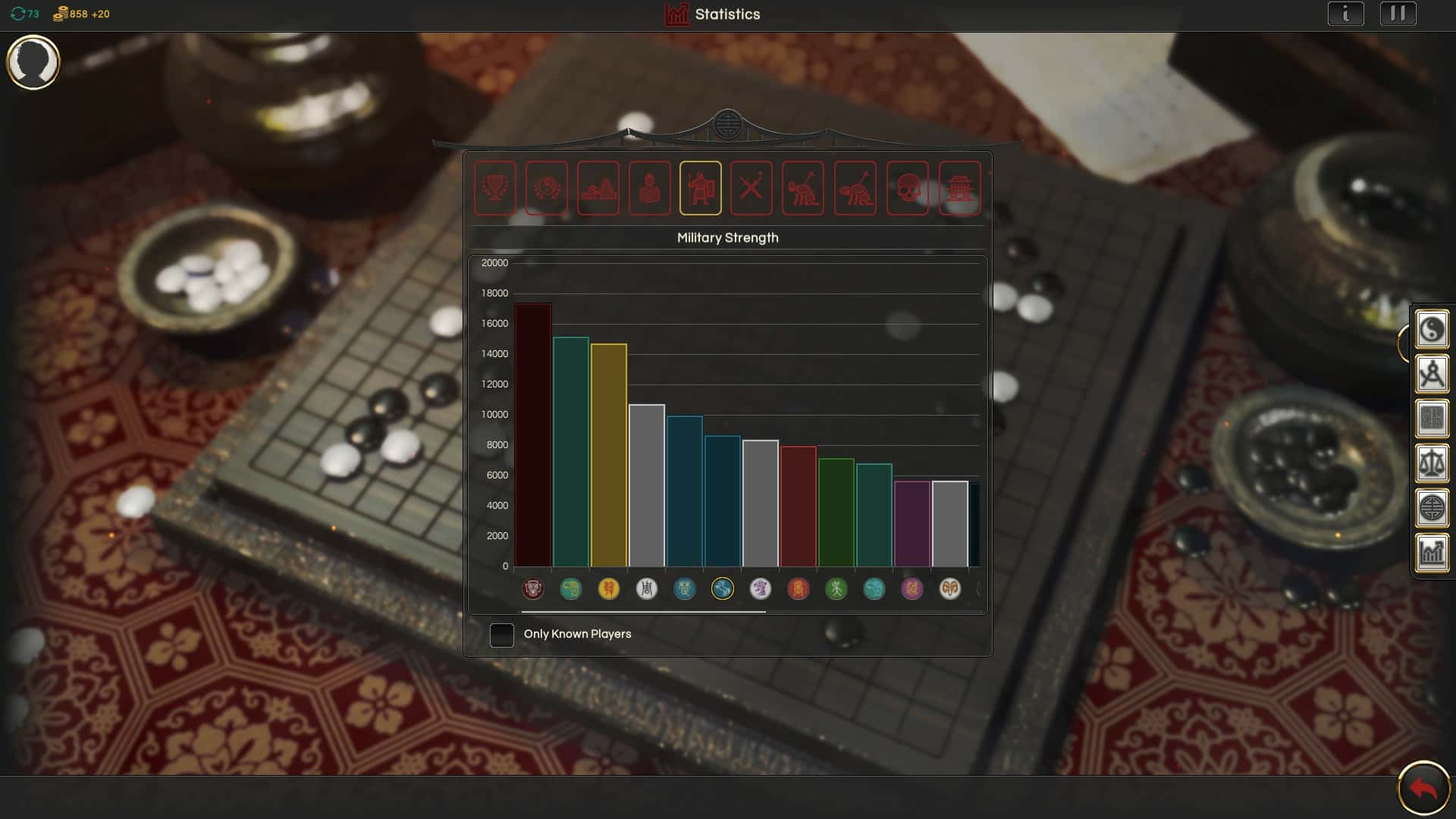
Task: Open the crossed-swords battles statistic
Action: [752, 188]
